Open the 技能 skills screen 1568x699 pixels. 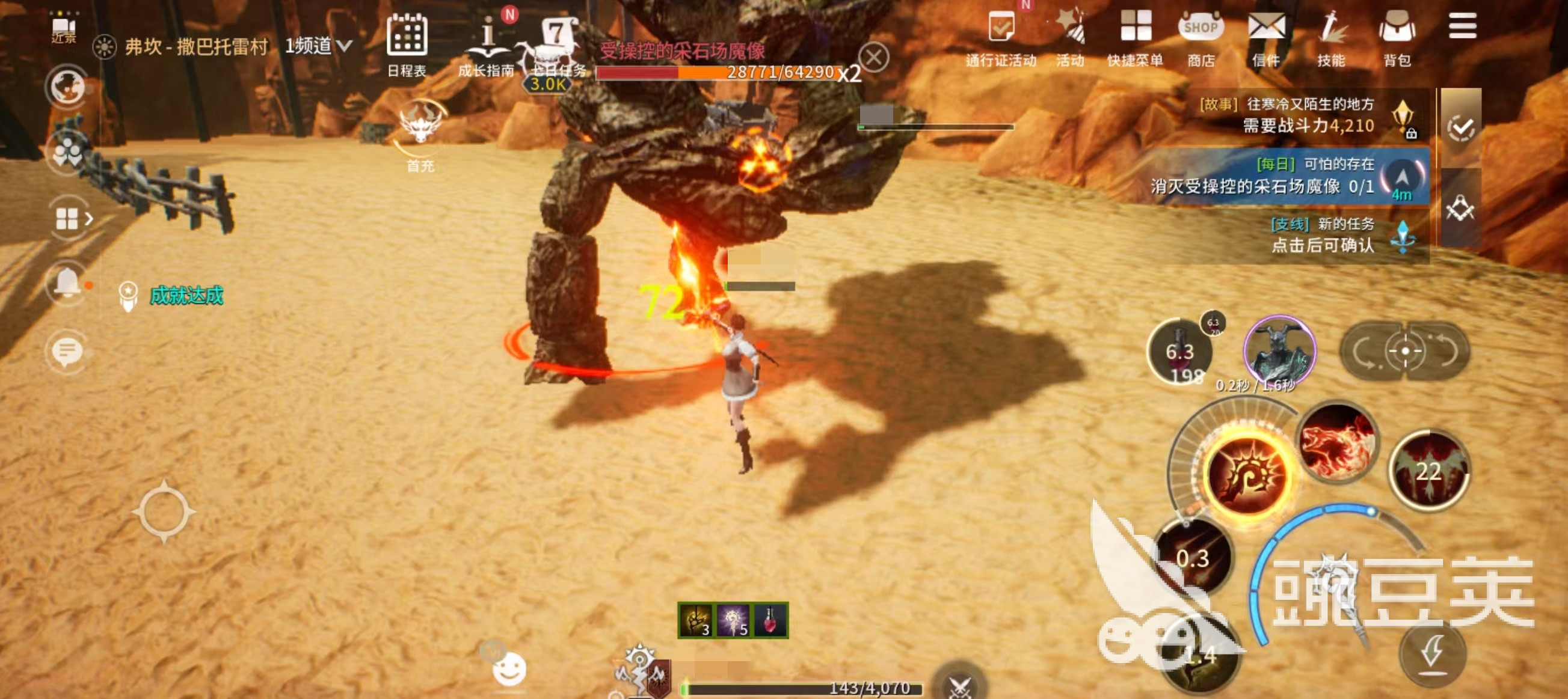click(x=1331, y=37)
